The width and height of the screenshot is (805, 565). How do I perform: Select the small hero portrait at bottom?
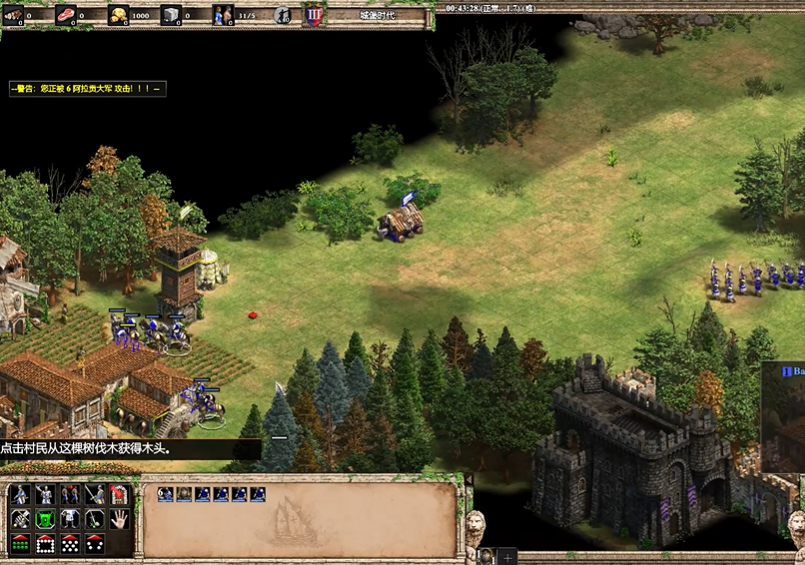pos(486,556)
